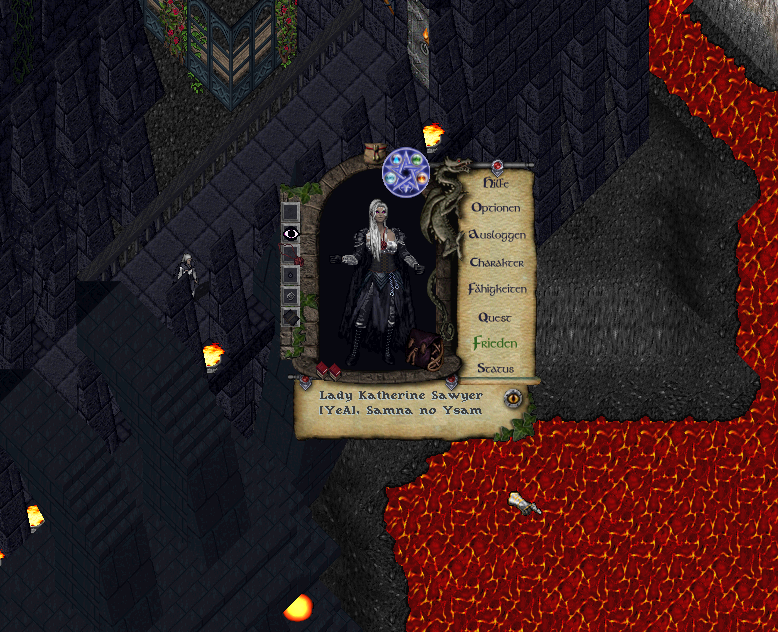Show the Fähigkeiten skills list
The image size is (778, 632).
click(x=497, y=289)
